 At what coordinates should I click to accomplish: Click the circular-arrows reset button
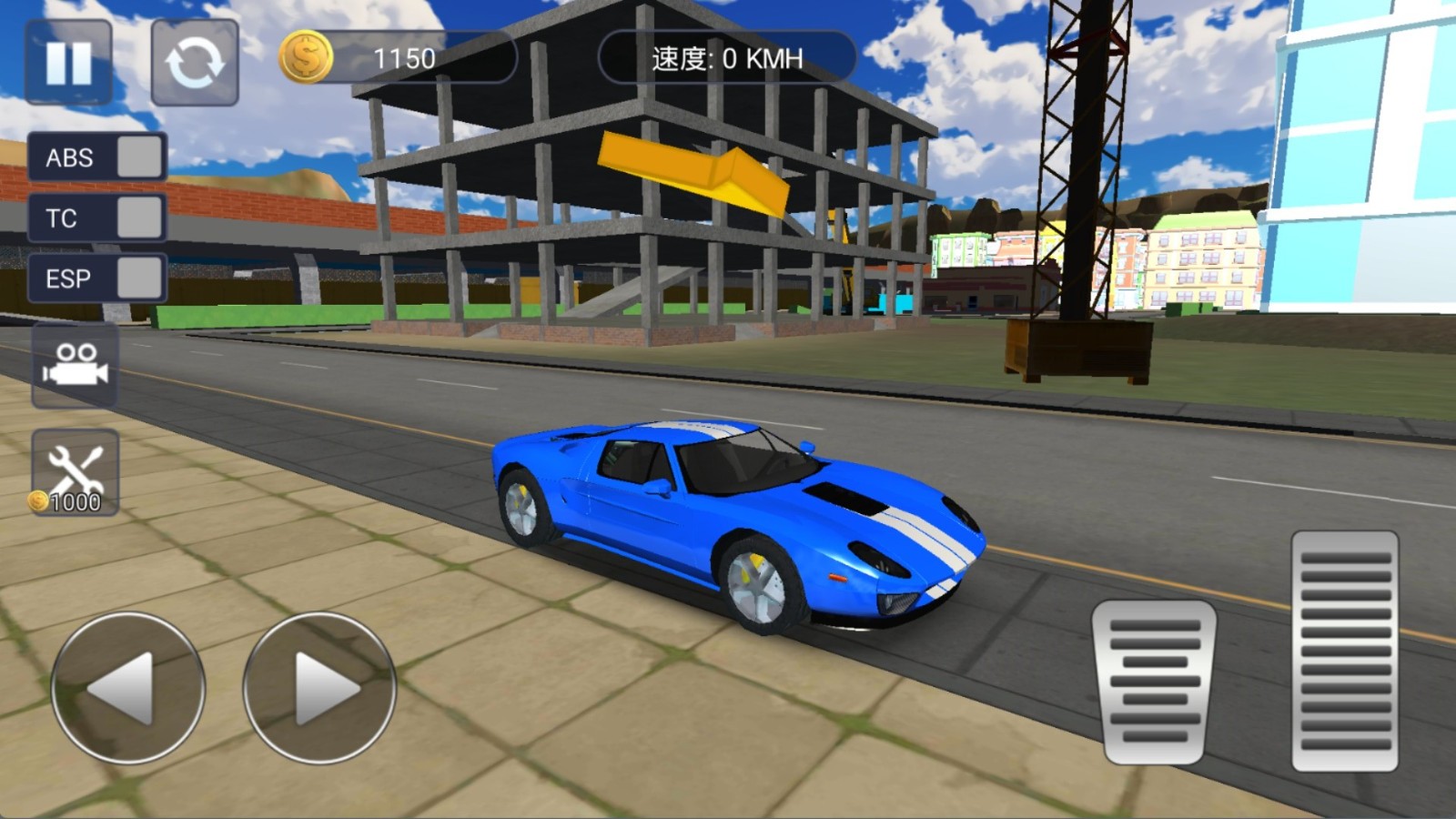(x=194, y=62)
